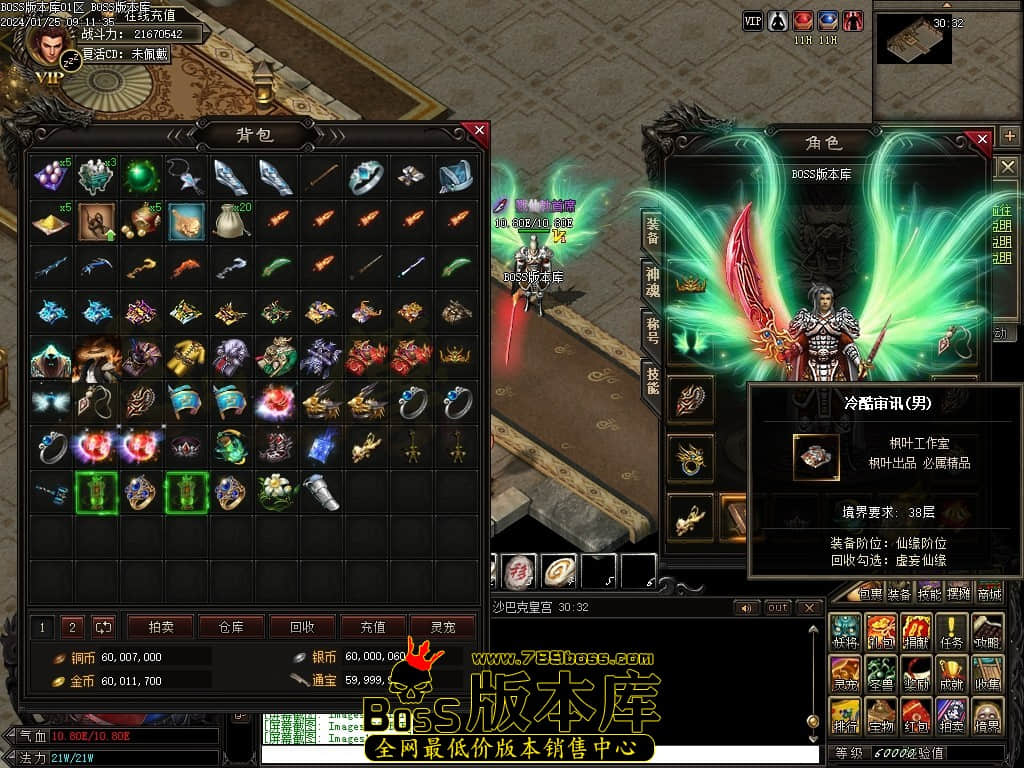The image size is (1024, 768).
Task: Close the 角色 character panel
Action: point(983,139)
